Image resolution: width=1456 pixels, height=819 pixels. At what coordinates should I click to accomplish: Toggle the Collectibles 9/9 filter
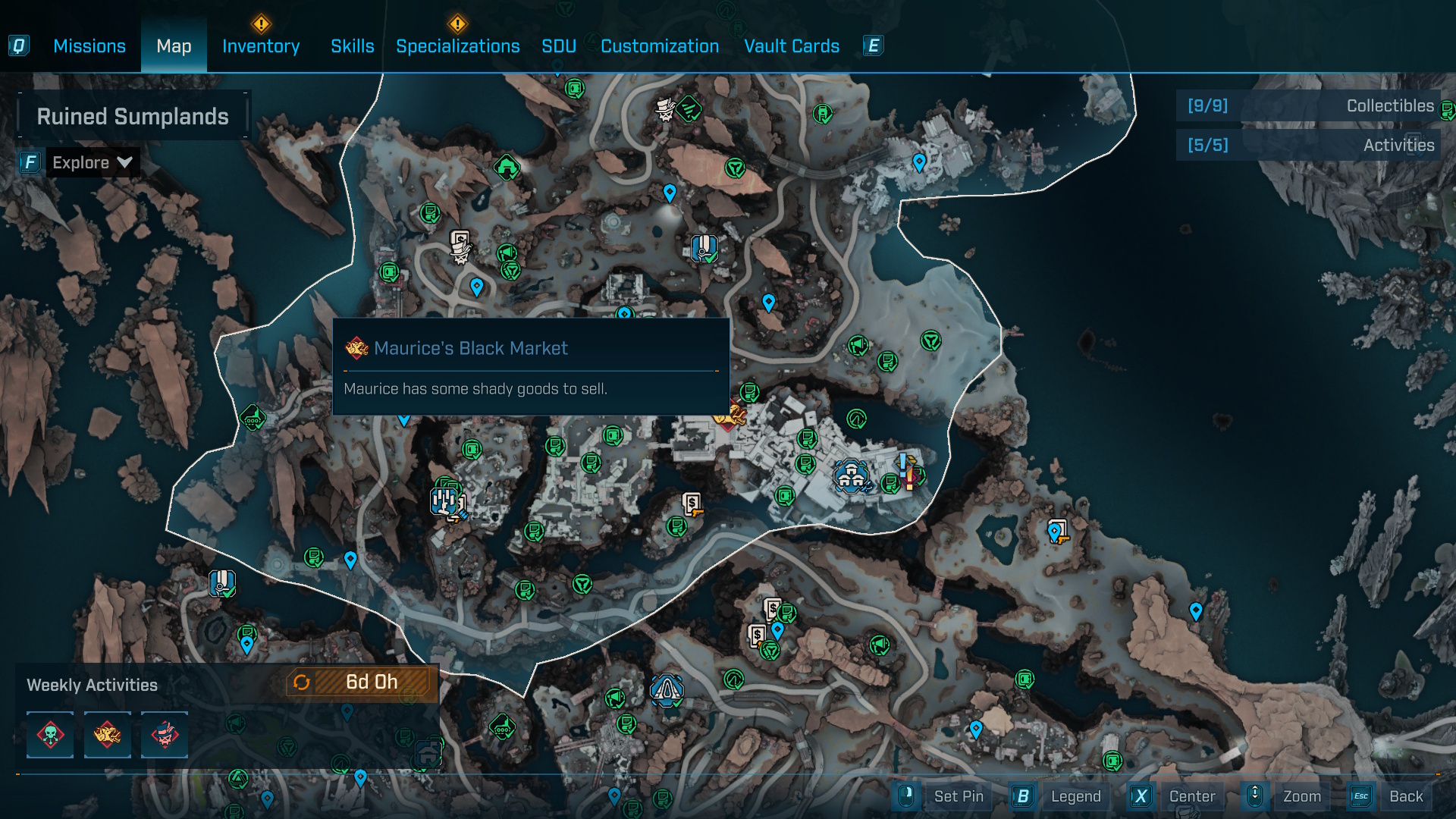click(1307, 106)
